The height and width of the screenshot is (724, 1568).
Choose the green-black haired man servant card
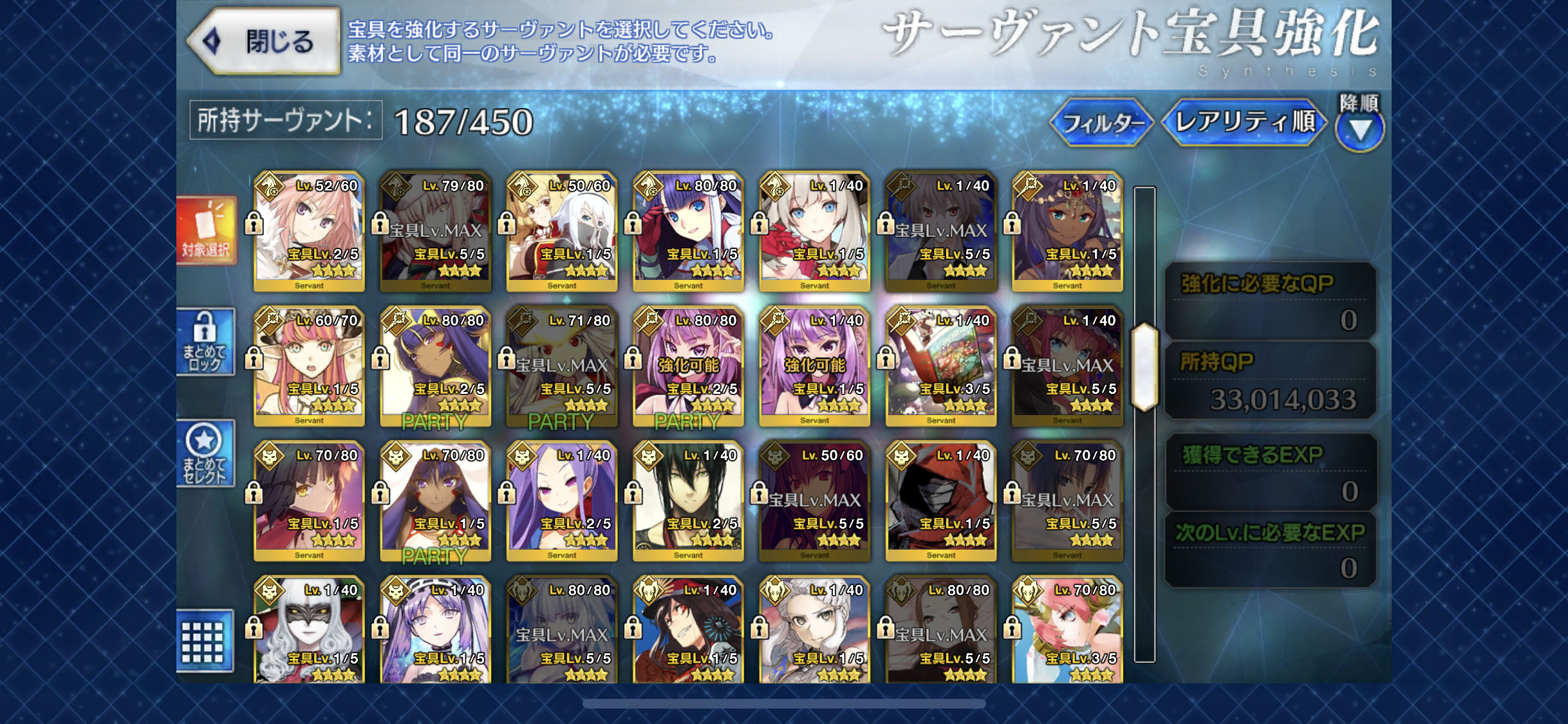[x=688, y=501]
